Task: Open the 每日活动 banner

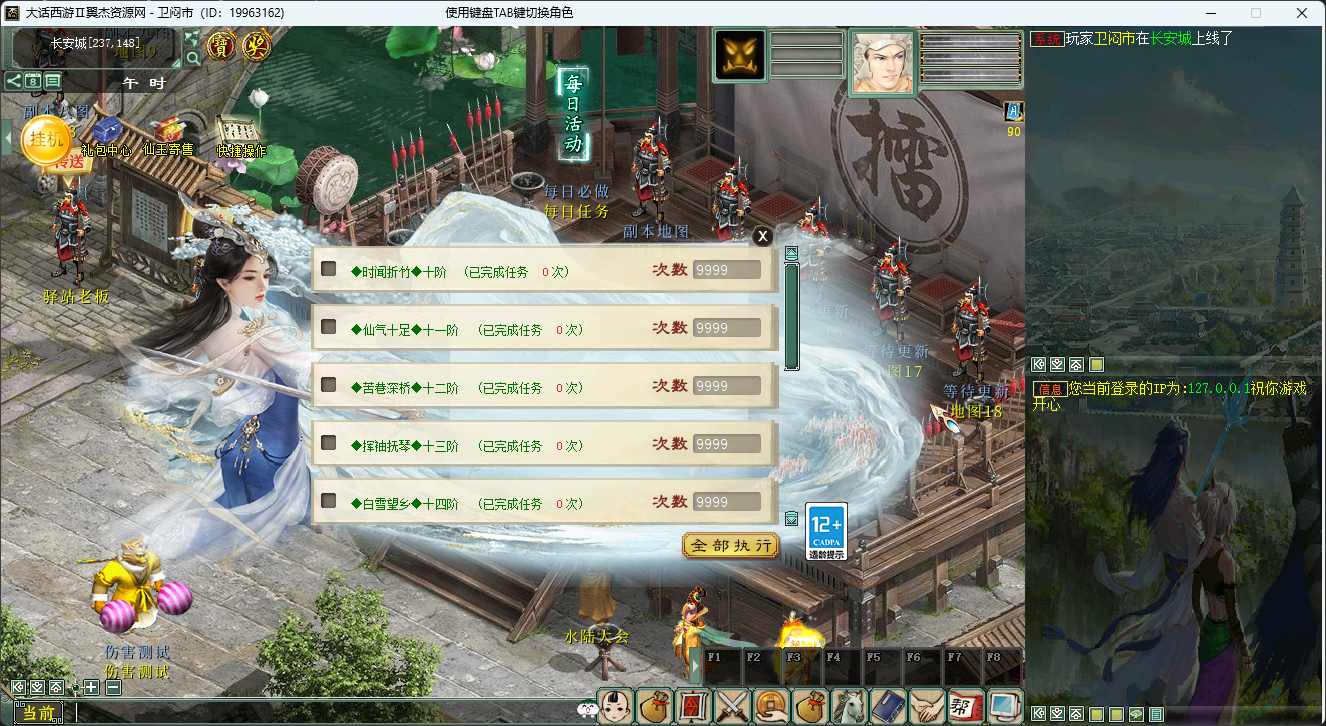Action: coord(573,112)
